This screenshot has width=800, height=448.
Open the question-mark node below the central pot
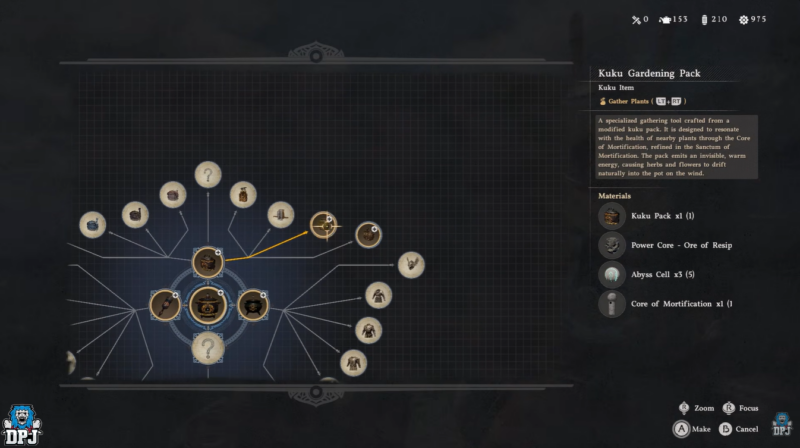(x=208, y=348)
